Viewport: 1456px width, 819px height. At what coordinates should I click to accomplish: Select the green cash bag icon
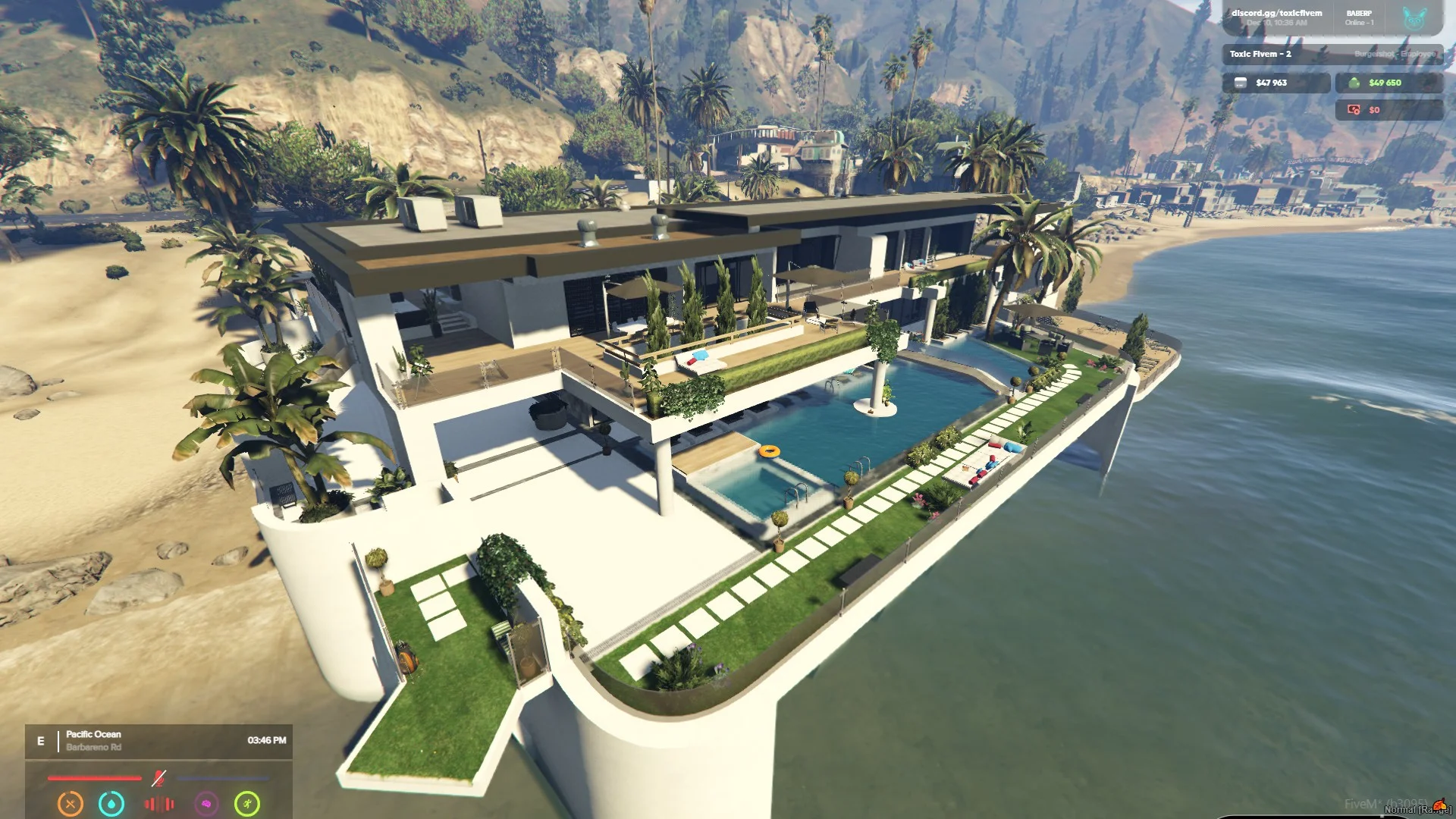pyautogui.click(x=1354, y=83)
